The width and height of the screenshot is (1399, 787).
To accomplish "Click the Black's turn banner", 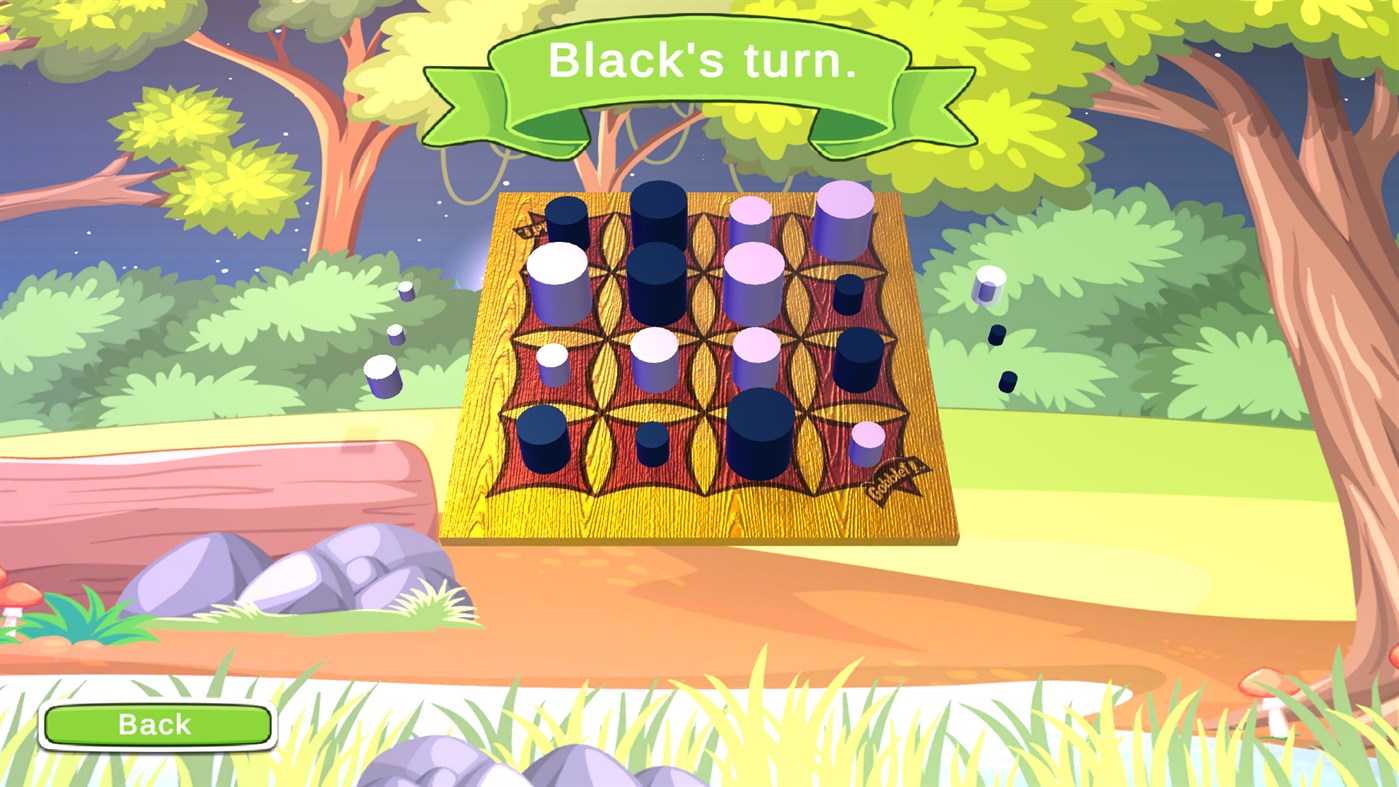I will click(x=700, y=62).
